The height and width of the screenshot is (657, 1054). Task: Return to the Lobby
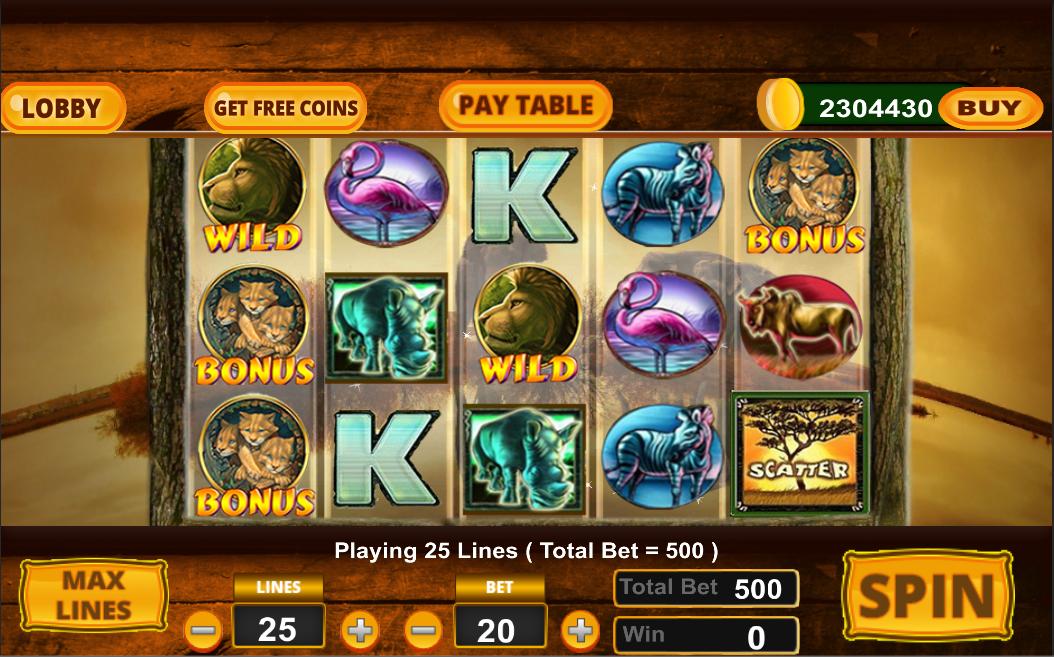pos(62,107)
